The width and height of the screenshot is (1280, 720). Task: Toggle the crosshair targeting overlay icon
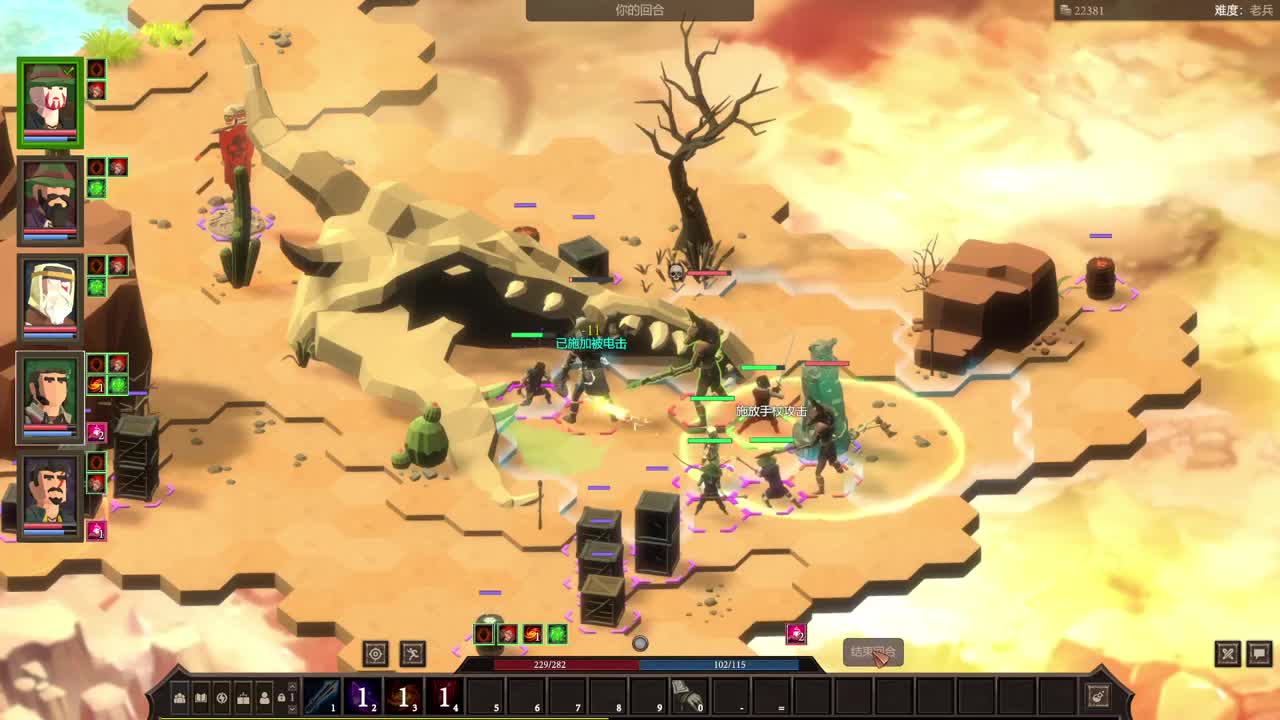click(376, 652)
